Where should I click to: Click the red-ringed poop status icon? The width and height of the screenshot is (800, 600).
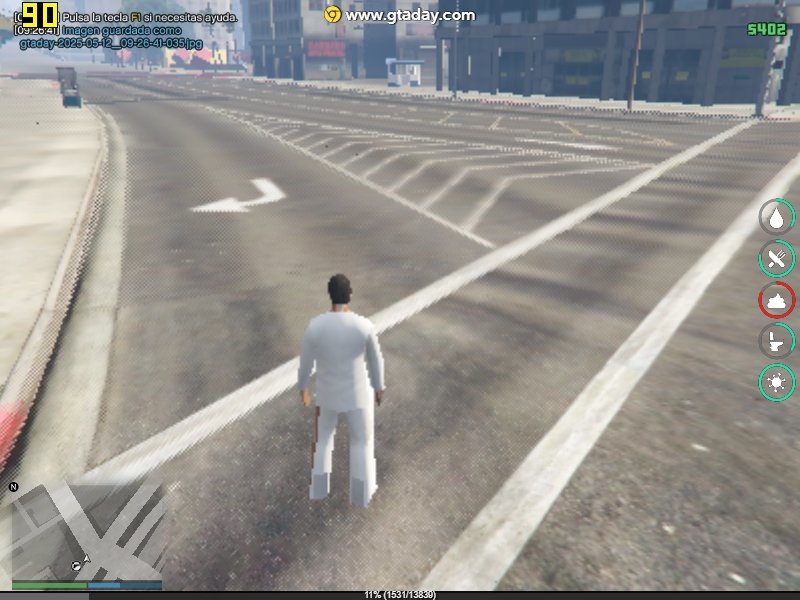[776, 300]
